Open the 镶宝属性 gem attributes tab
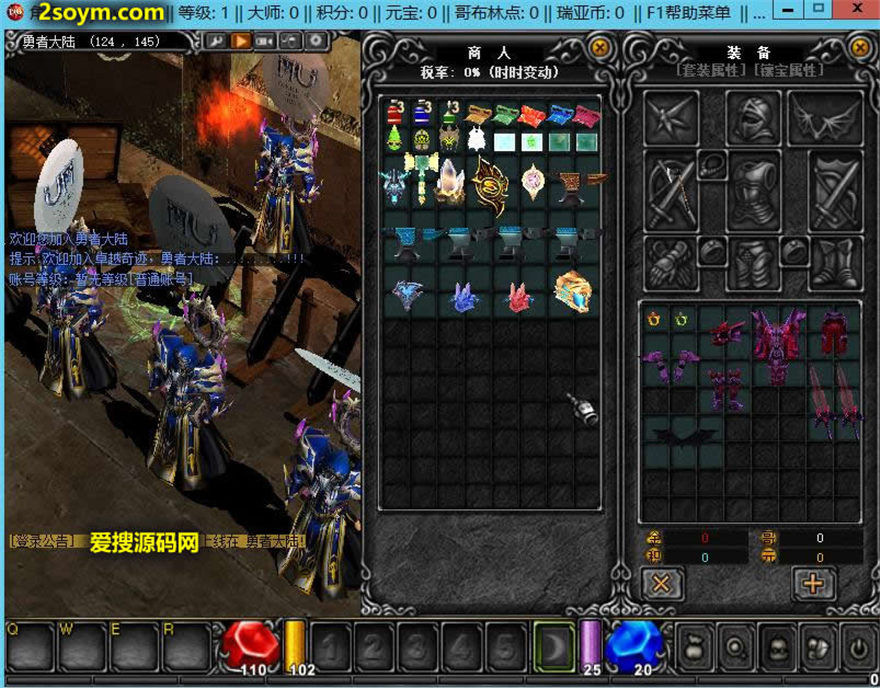880x688 pixels. point(790,71)
